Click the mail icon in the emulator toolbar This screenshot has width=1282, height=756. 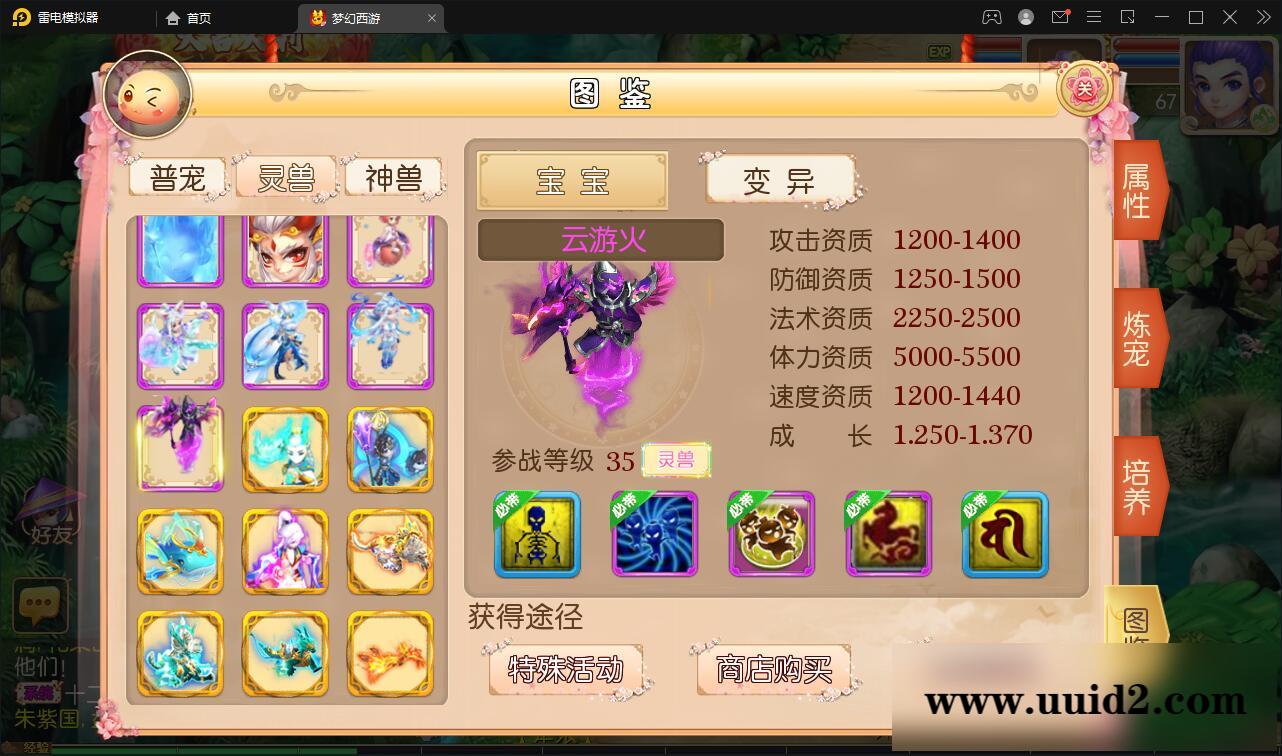(1062, 17)
